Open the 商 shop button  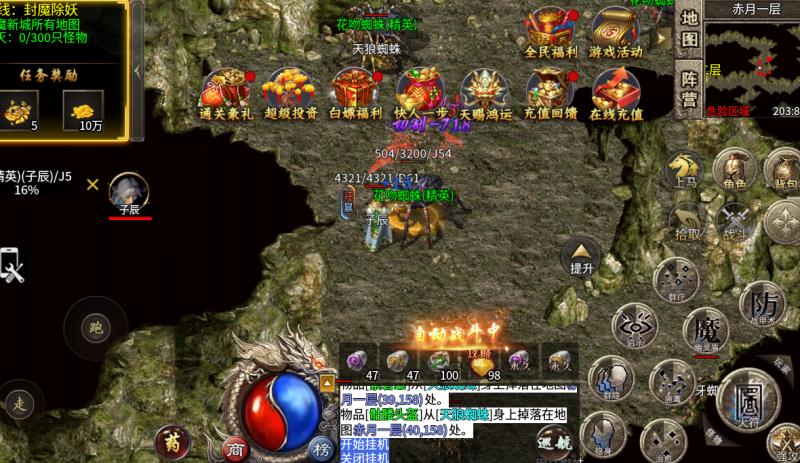235,447
